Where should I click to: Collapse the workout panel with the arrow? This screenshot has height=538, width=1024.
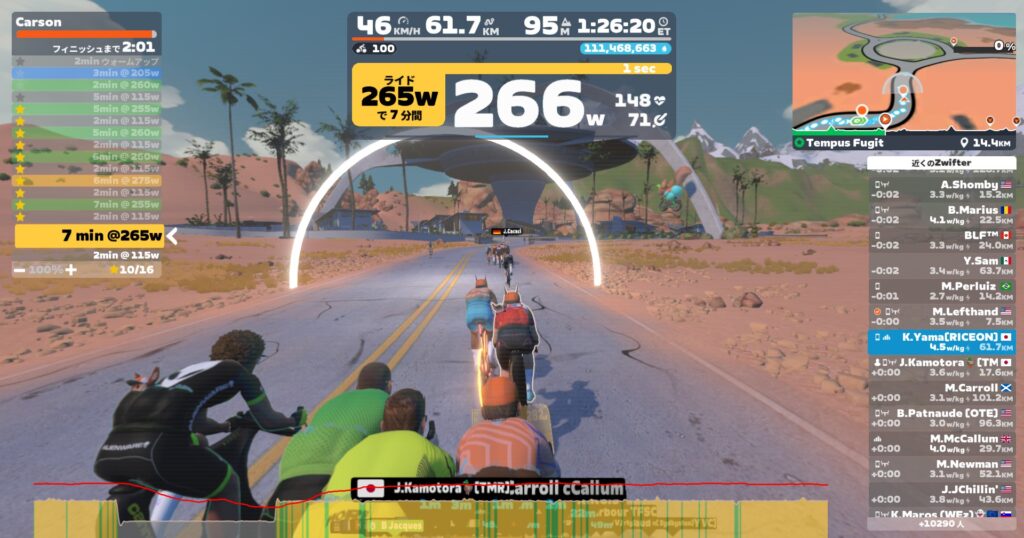tap(171, 236)
